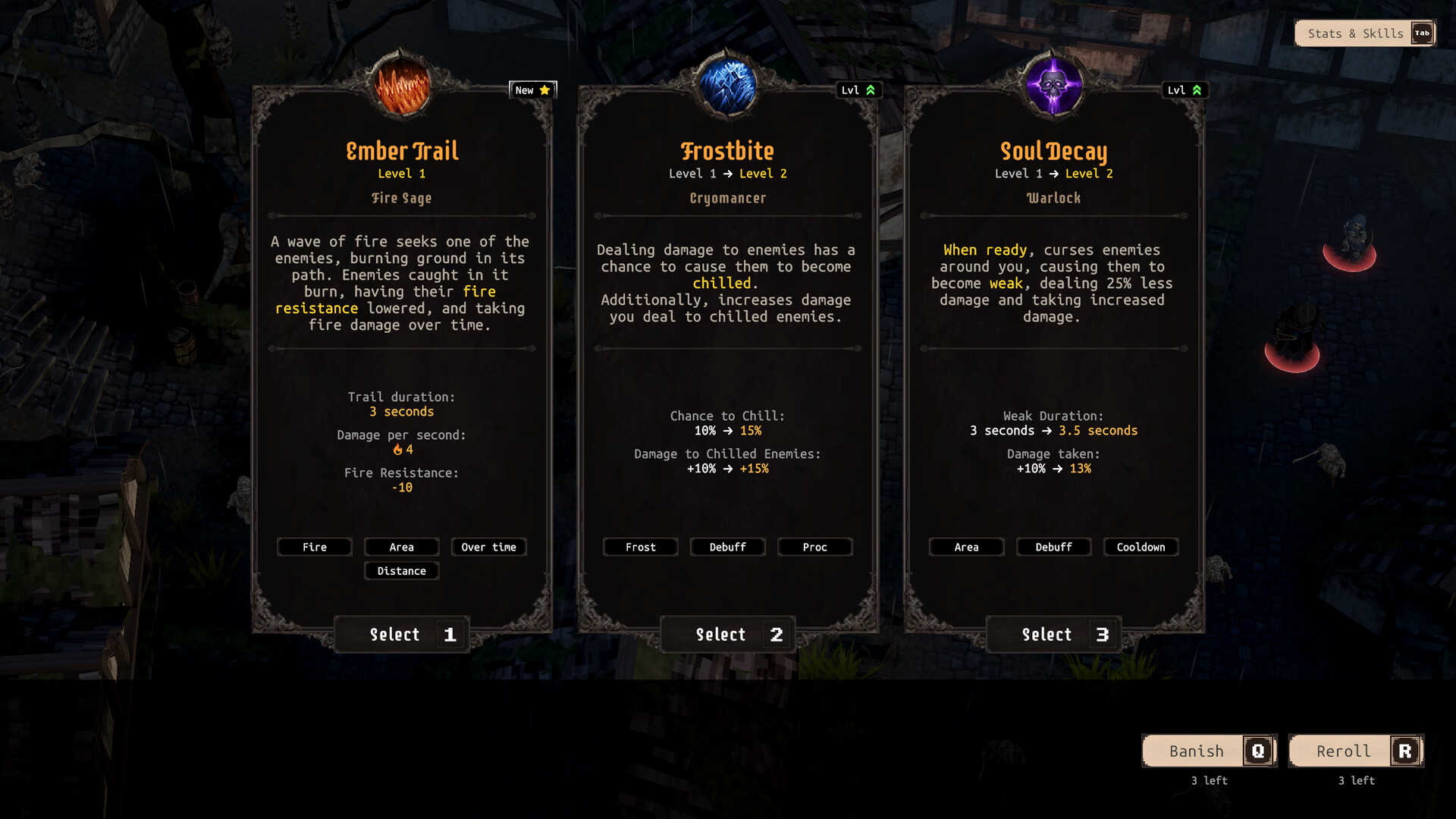Image resolution: width=1456 pixels, height=819 pixels.
Task: Click the Fire Resistance -10 value
Action: 401,488
